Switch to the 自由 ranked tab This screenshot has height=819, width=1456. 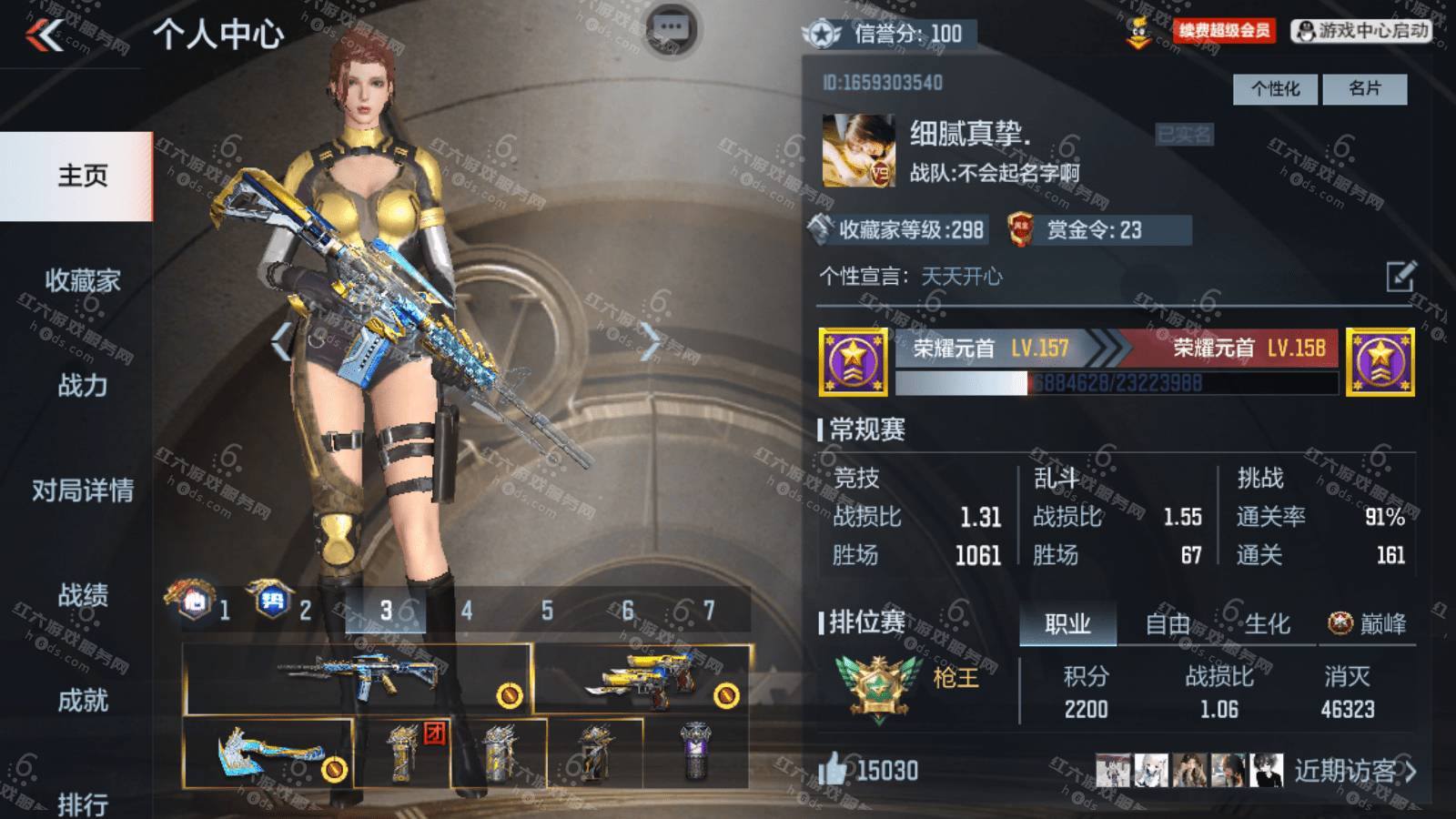click(1168, 624)
